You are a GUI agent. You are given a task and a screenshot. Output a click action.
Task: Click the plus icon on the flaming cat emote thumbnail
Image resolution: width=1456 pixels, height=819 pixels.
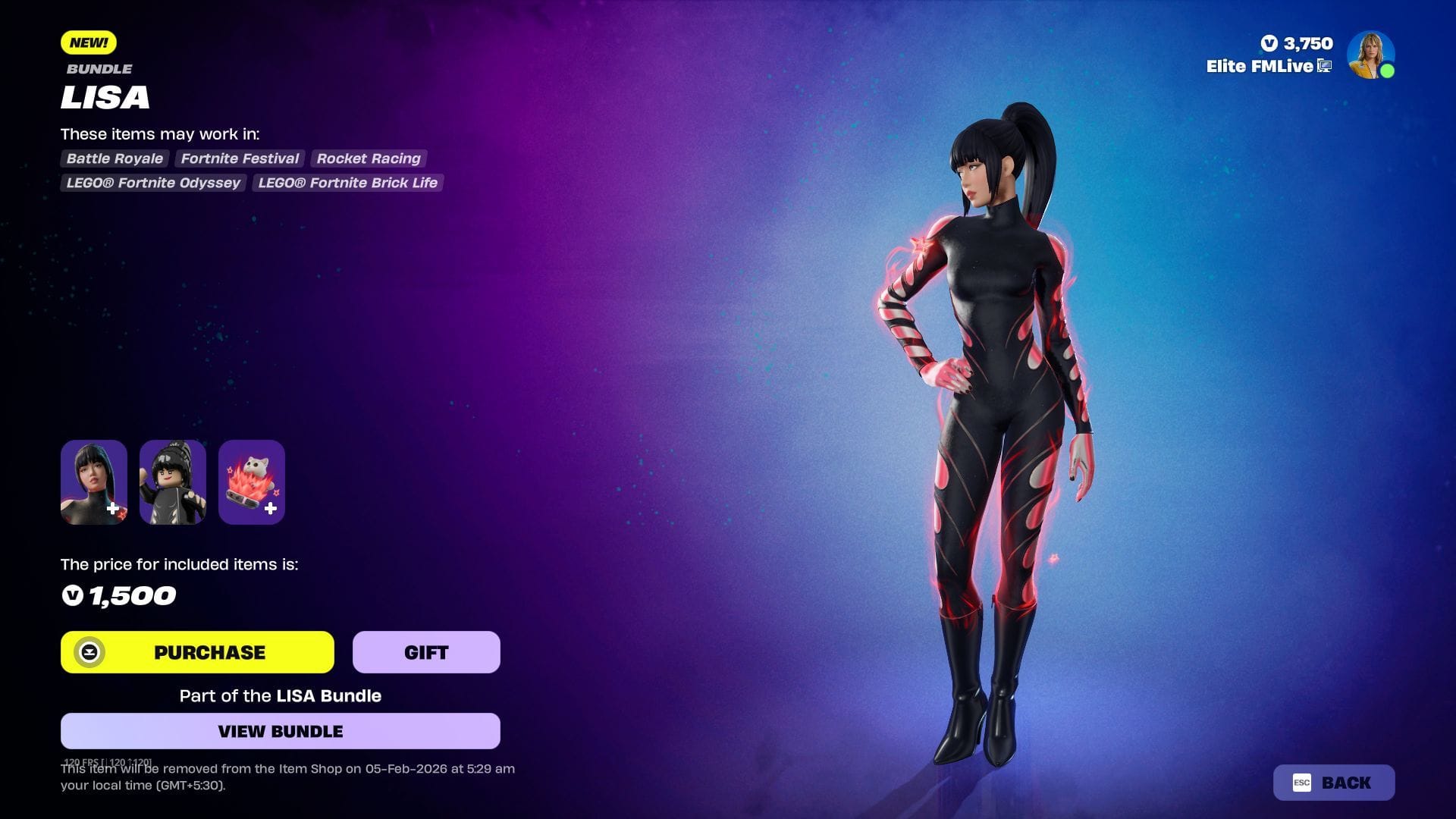270,510
